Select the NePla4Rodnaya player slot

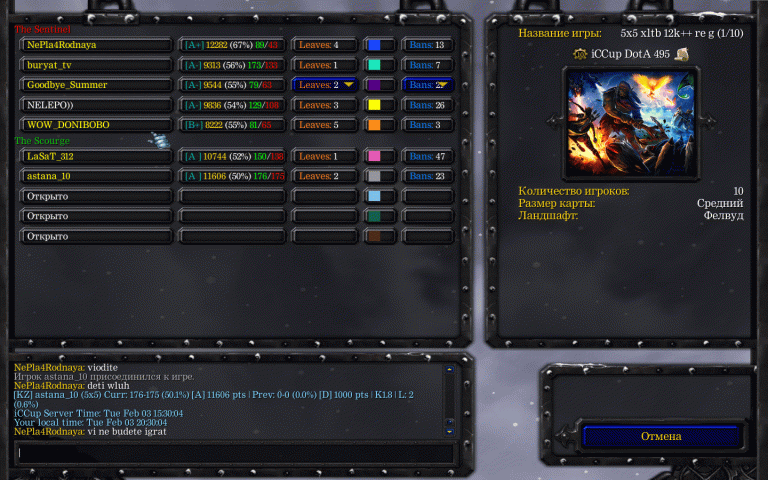[x=97, y=45]
